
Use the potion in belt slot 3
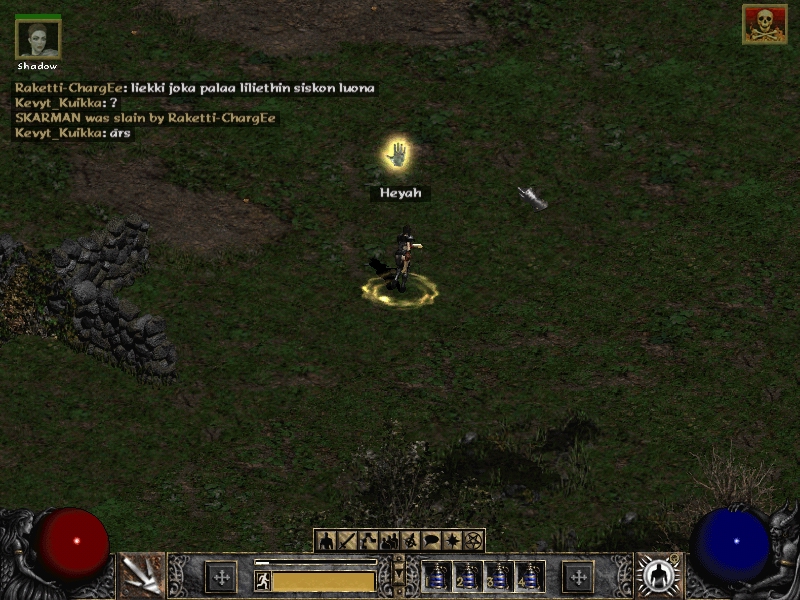tap(499, 576)
